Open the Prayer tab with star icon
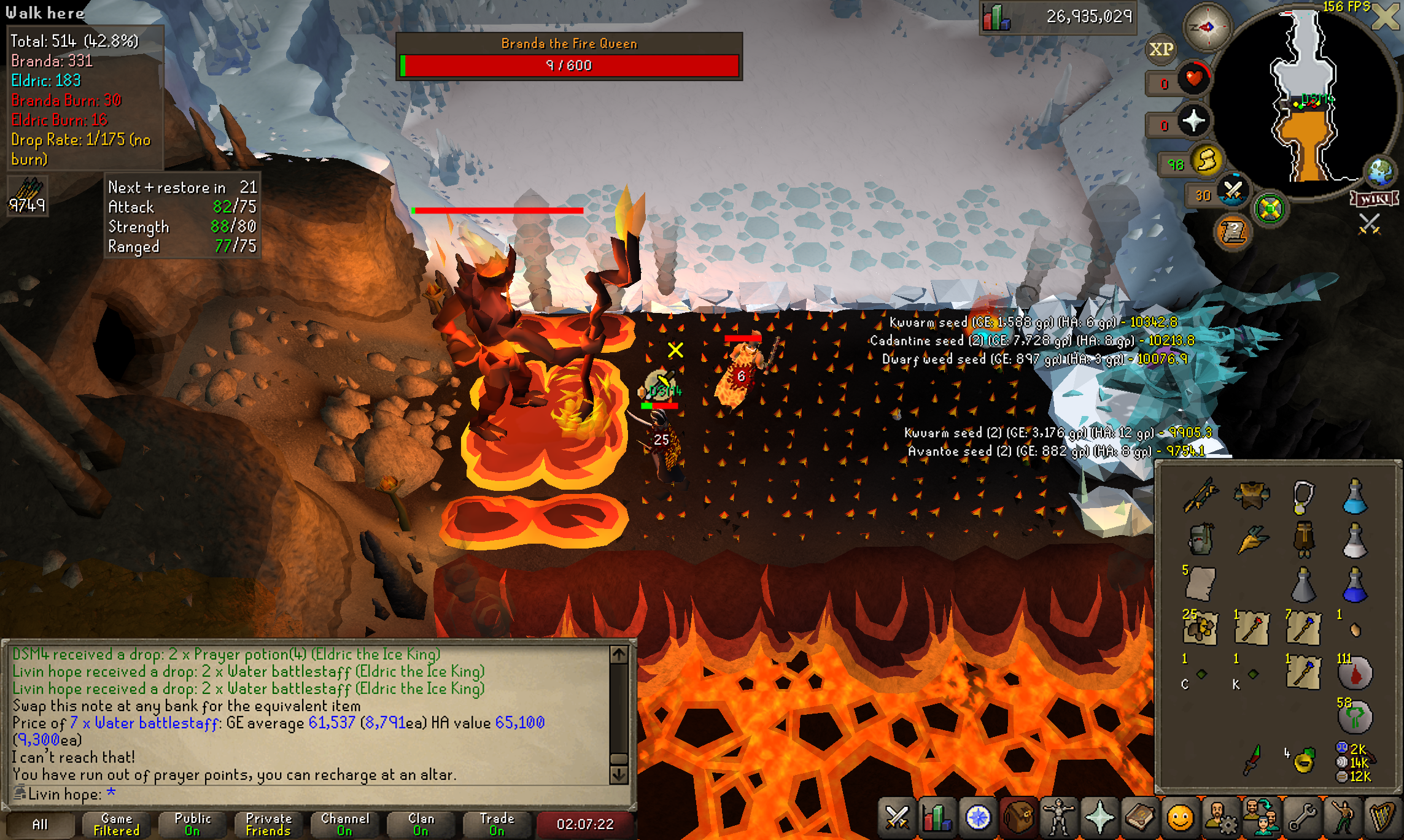 click(1100, 818)
